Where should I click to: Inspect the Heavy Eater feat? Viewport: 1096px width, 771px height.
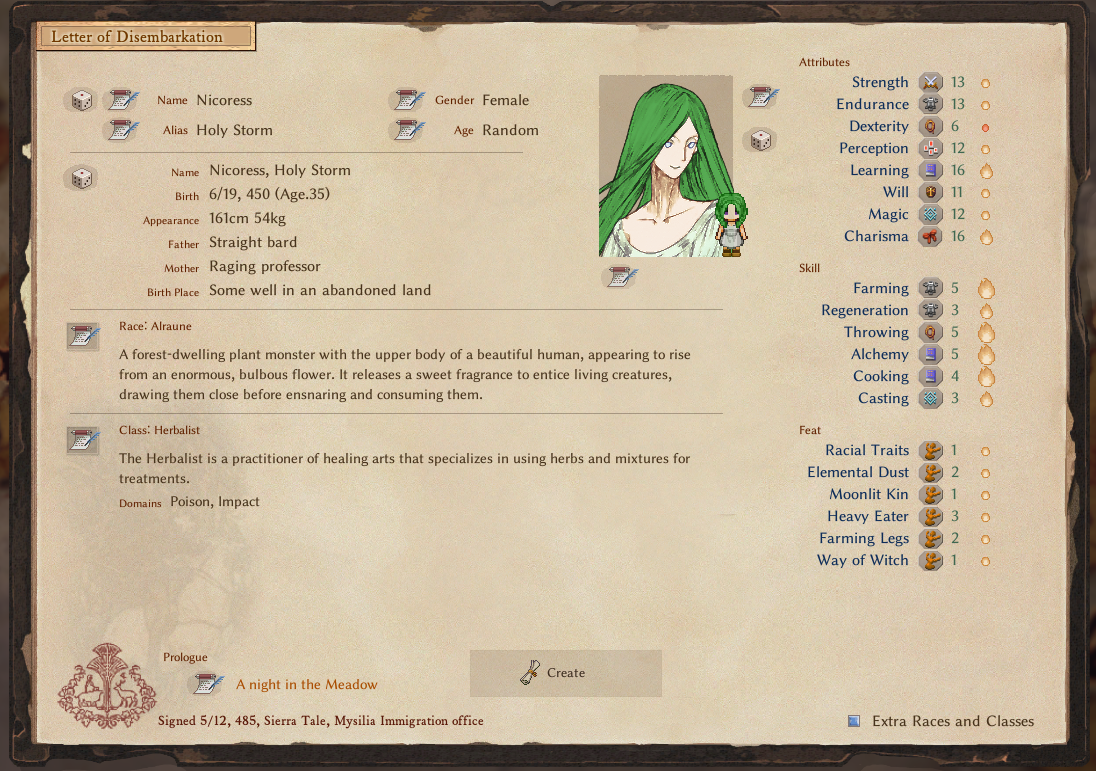(868, 517)
